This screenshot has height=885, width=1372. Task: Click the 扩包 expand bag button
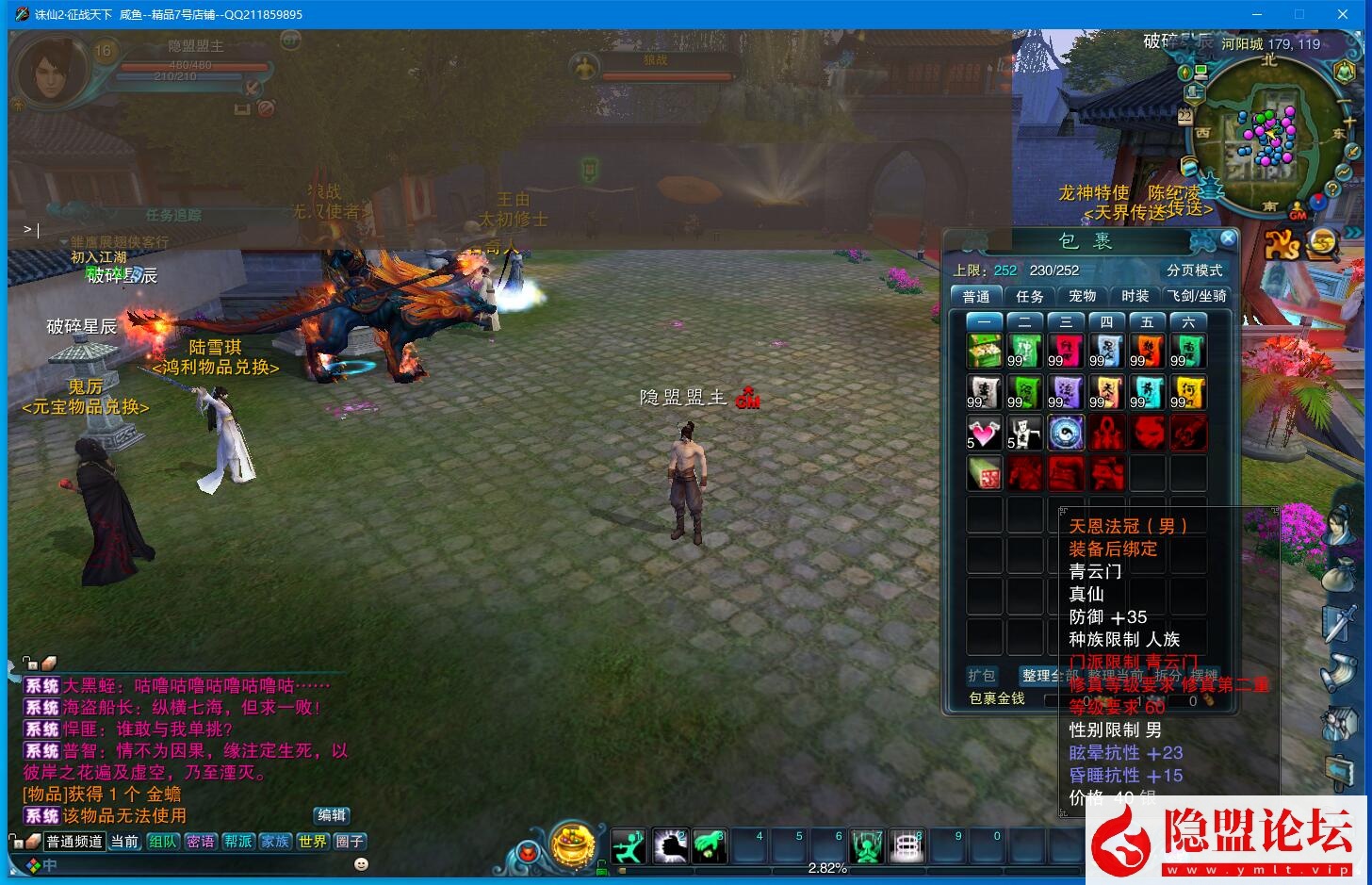pyautogui.click(x=982, y=676)
